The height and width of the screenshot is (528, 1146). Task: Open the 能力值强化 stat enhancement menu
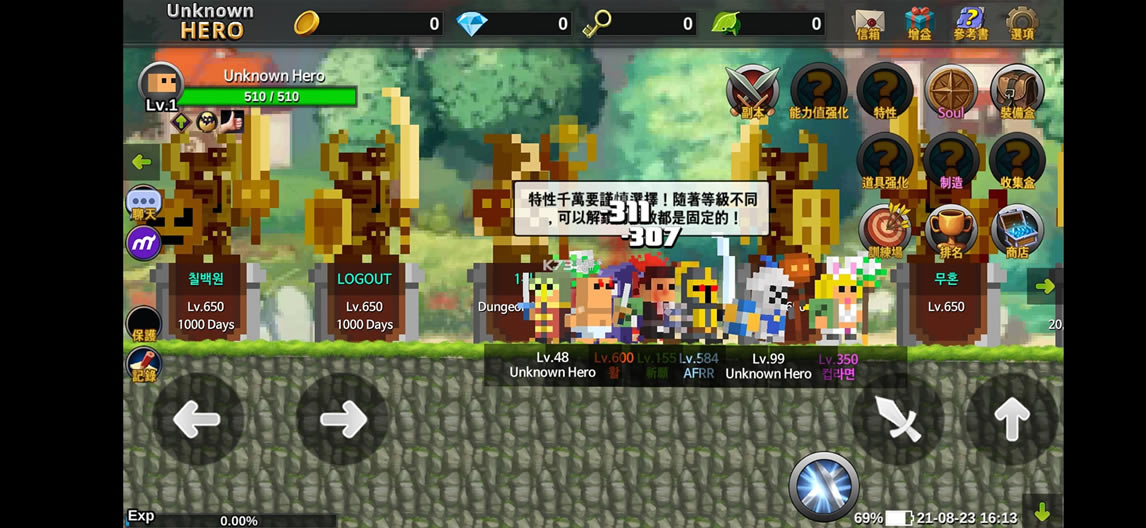tap(818, 91)
